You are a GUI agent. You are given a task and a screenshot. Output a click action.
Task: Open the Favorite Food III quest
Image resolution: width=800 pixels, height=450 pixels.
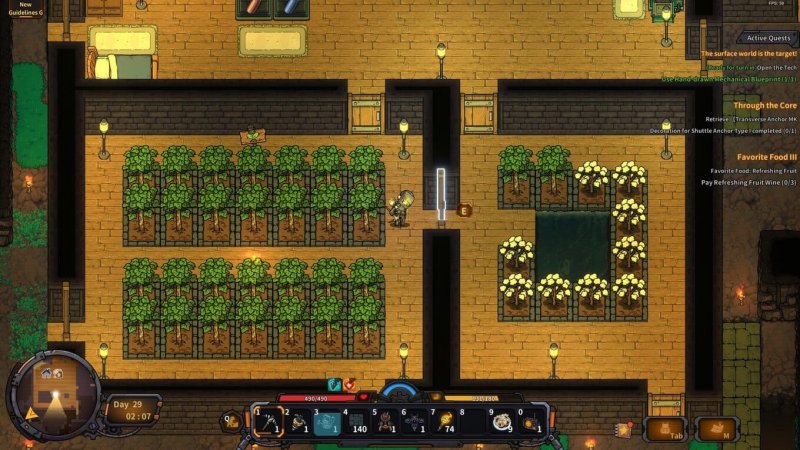766,157
